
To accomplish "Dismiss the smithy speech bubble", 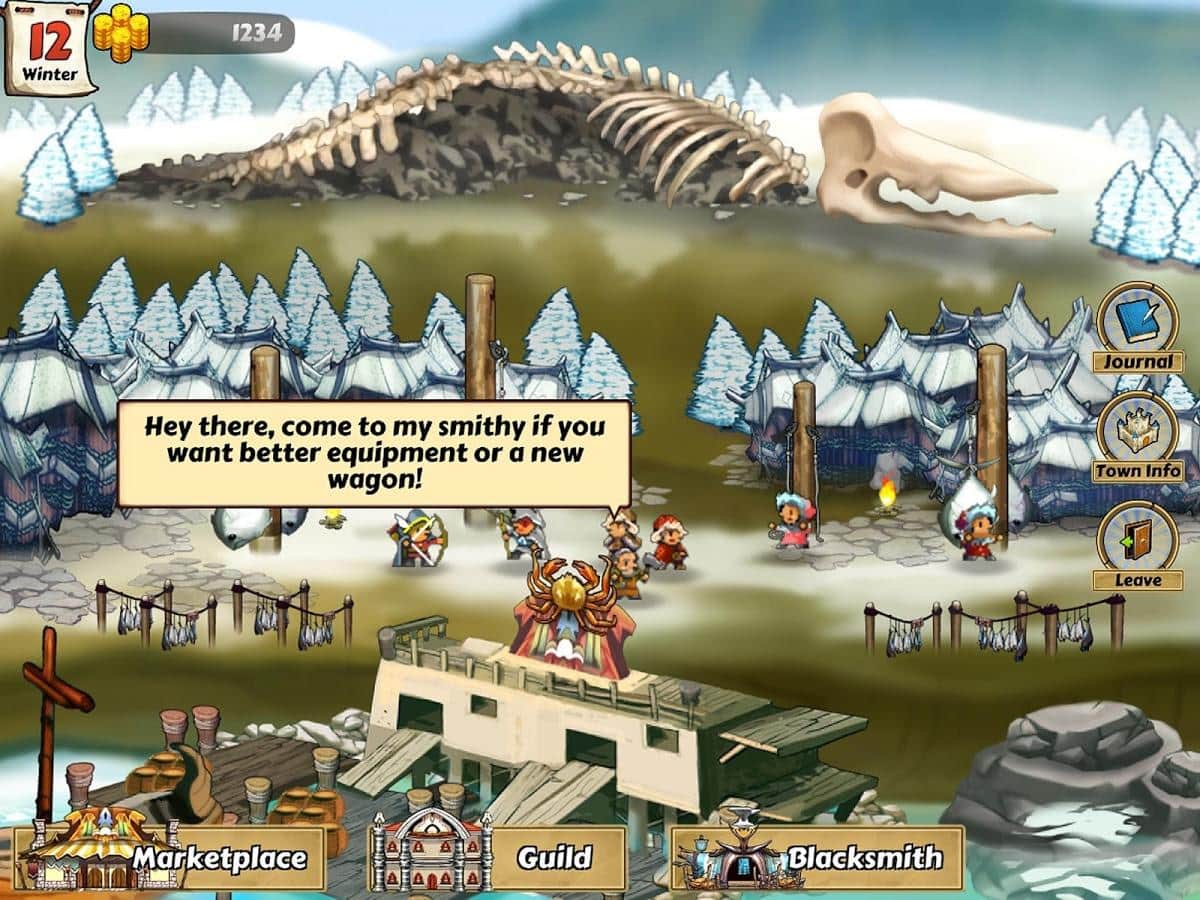I will (x=374, y=453).
